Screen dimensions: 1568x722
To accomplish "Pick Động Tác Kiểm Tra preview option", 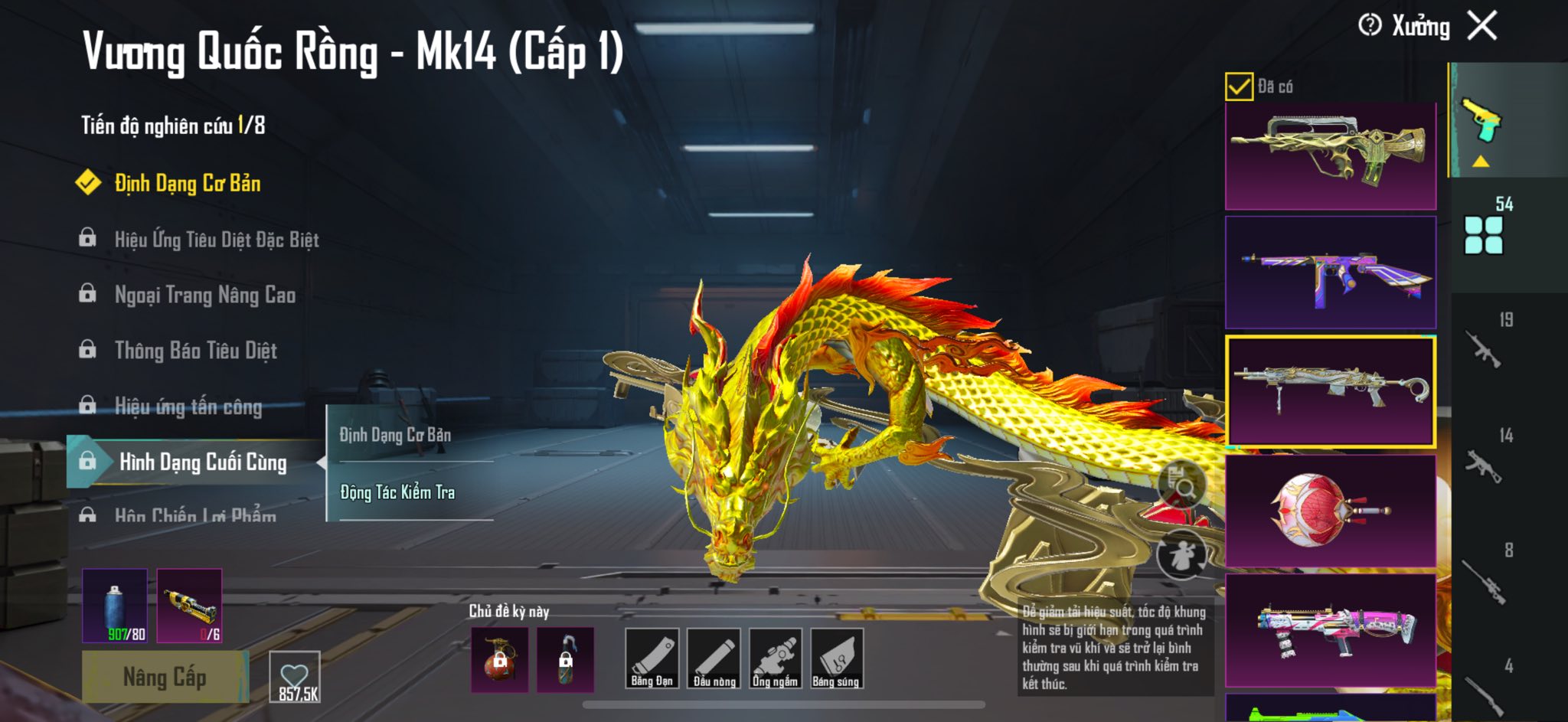I will click(x=397, y=492).
